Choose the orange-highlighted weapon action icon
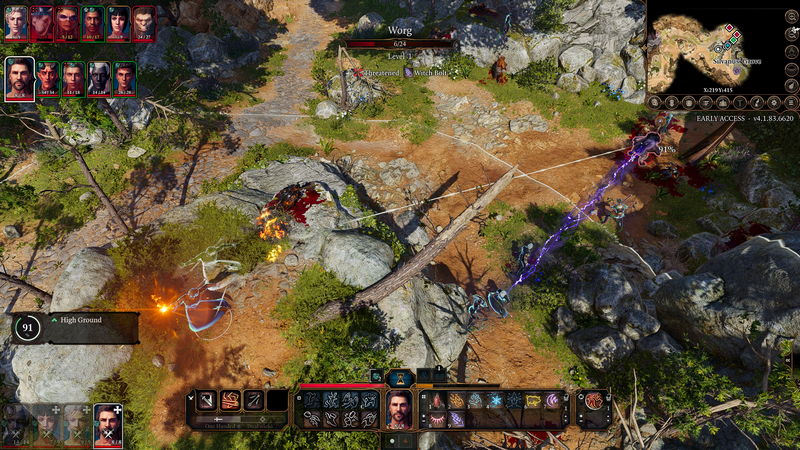The width and height of the screenshot is (800, 450). (x=230, y=400)
